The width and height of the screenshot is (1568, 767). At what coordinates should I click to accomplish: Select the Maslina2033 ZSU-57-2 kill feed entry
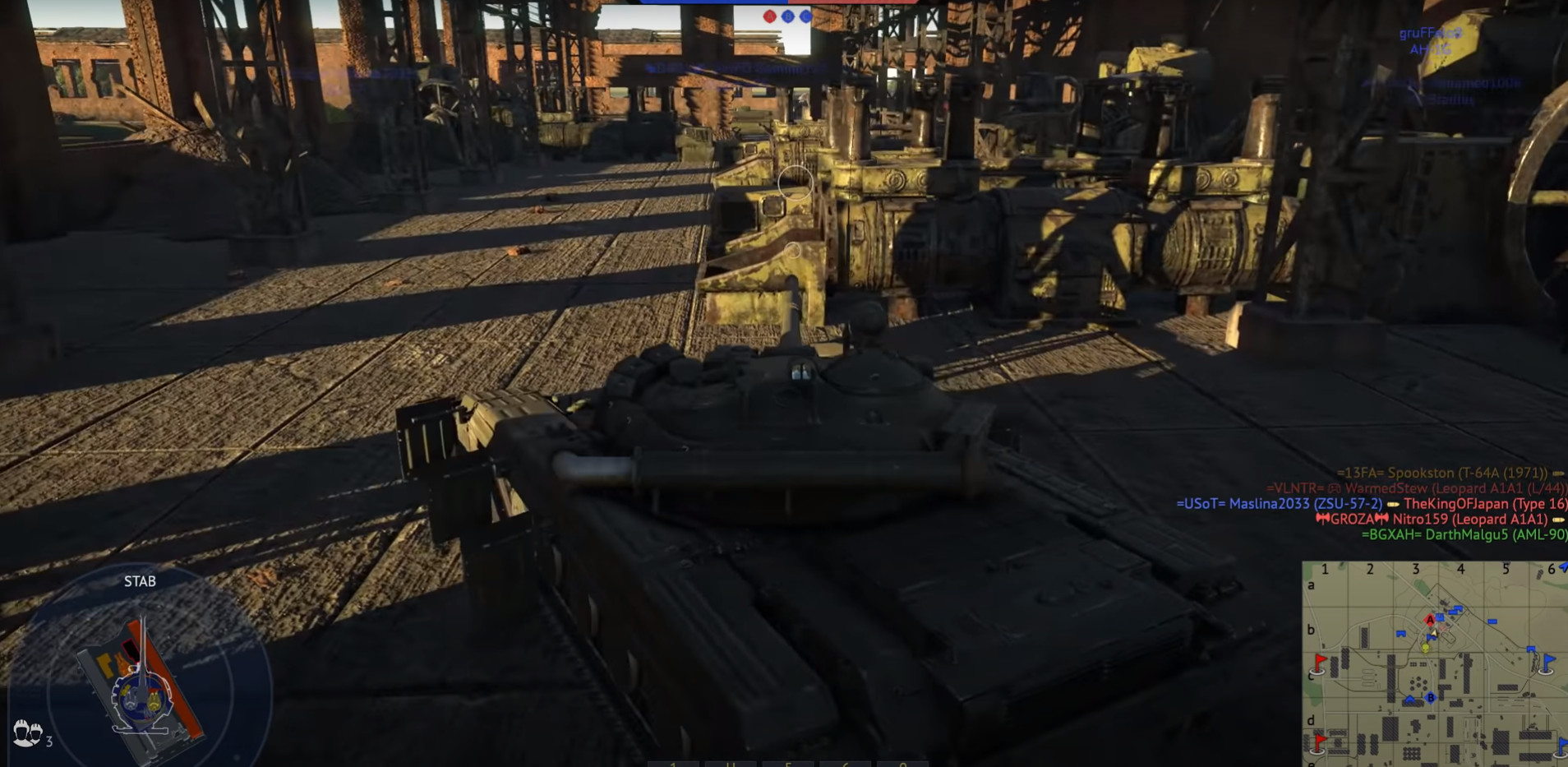pyautogui.click(x=1279, y=504)
